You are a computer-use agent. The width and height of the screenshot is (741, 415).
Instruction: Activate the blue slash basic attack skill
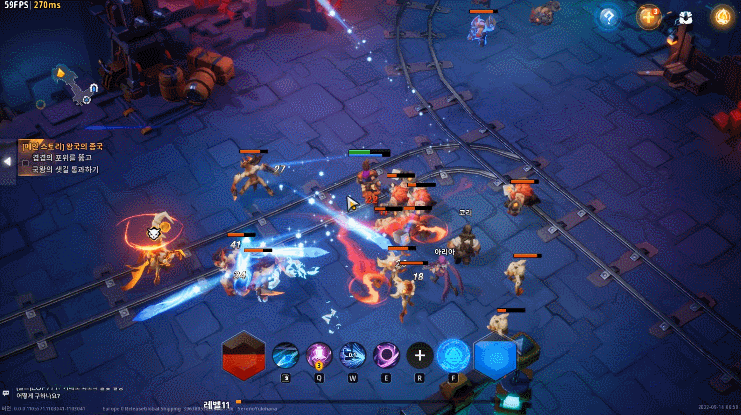point(285,355)
